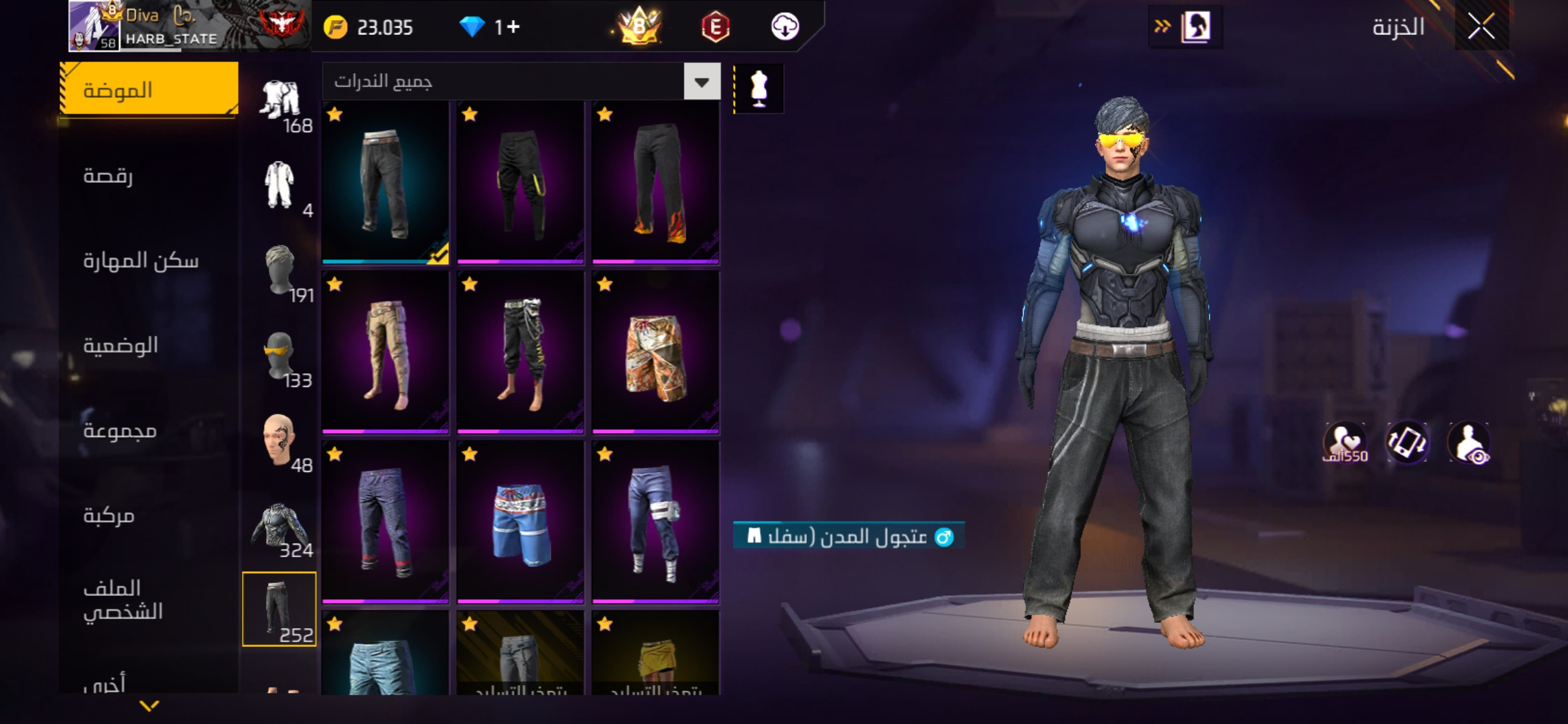This screenshot has width=1568, height=724.
Task: Pick the blue and red striped shorts
Action: point(520,523)
